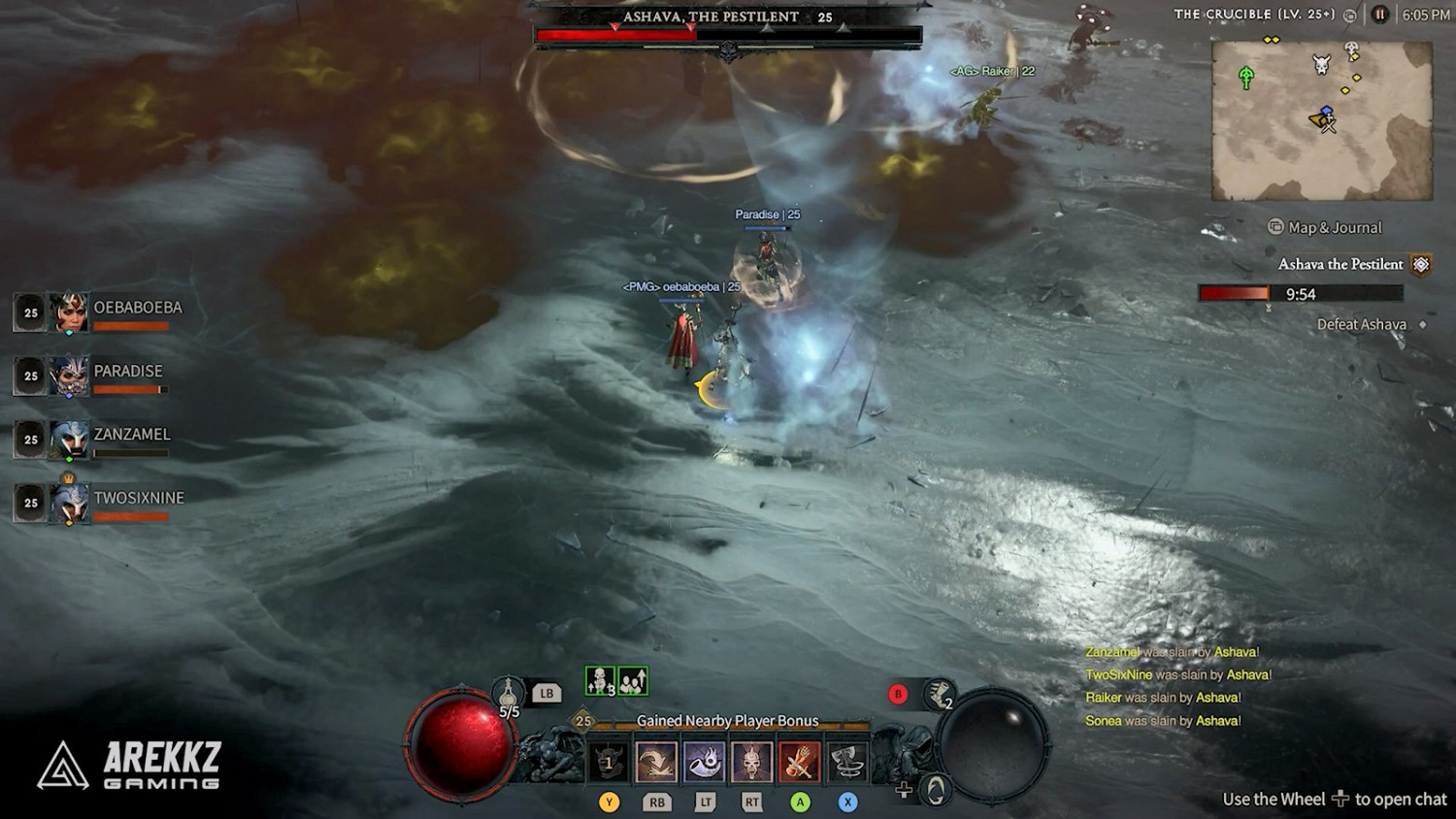Use the slashing skill bound to RB
The image size is (1456, 819).
pyautogui.click(x=656, y=760)
